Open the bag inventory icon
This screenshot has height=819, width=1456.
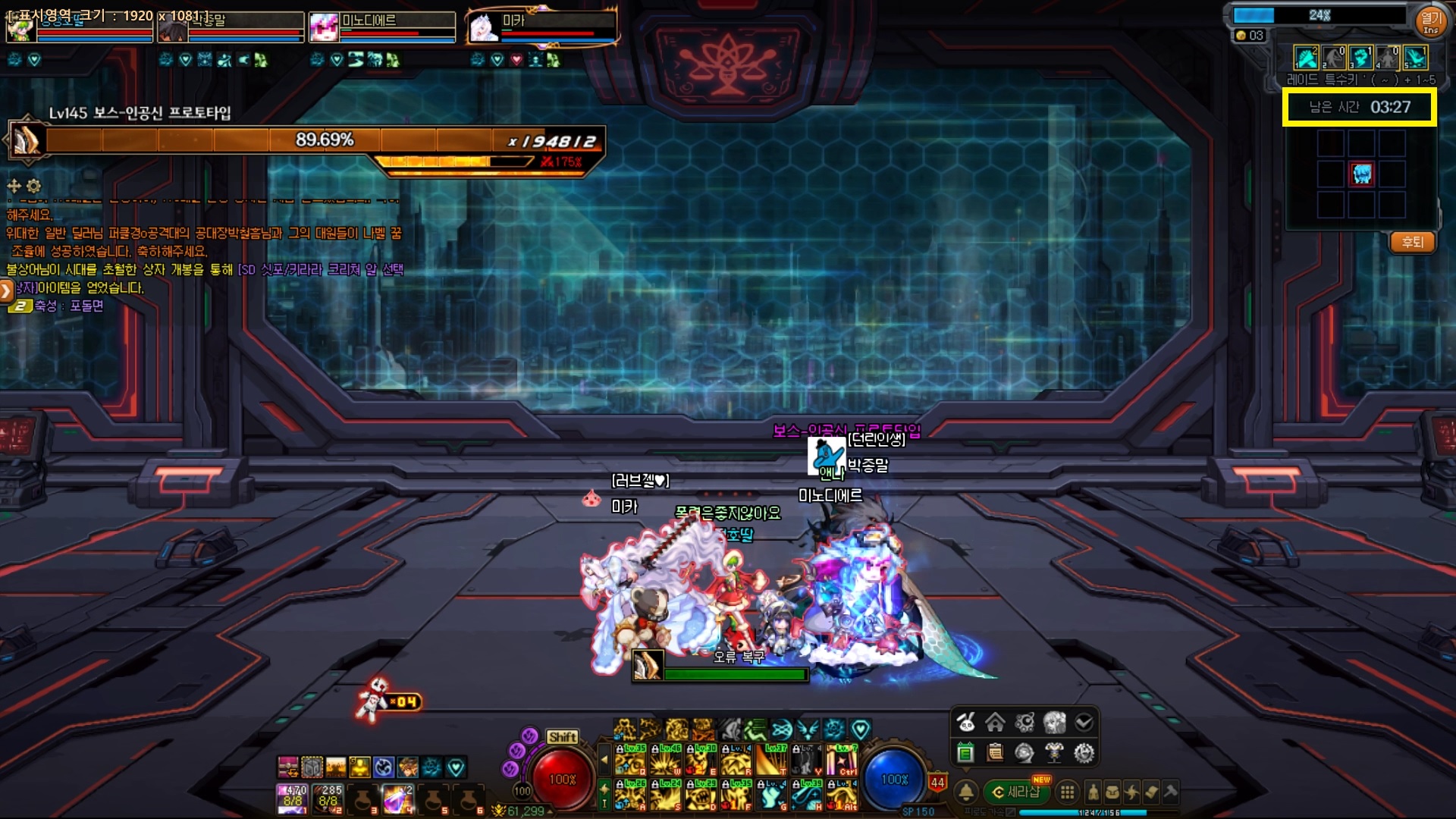[x=1112, y=792]
